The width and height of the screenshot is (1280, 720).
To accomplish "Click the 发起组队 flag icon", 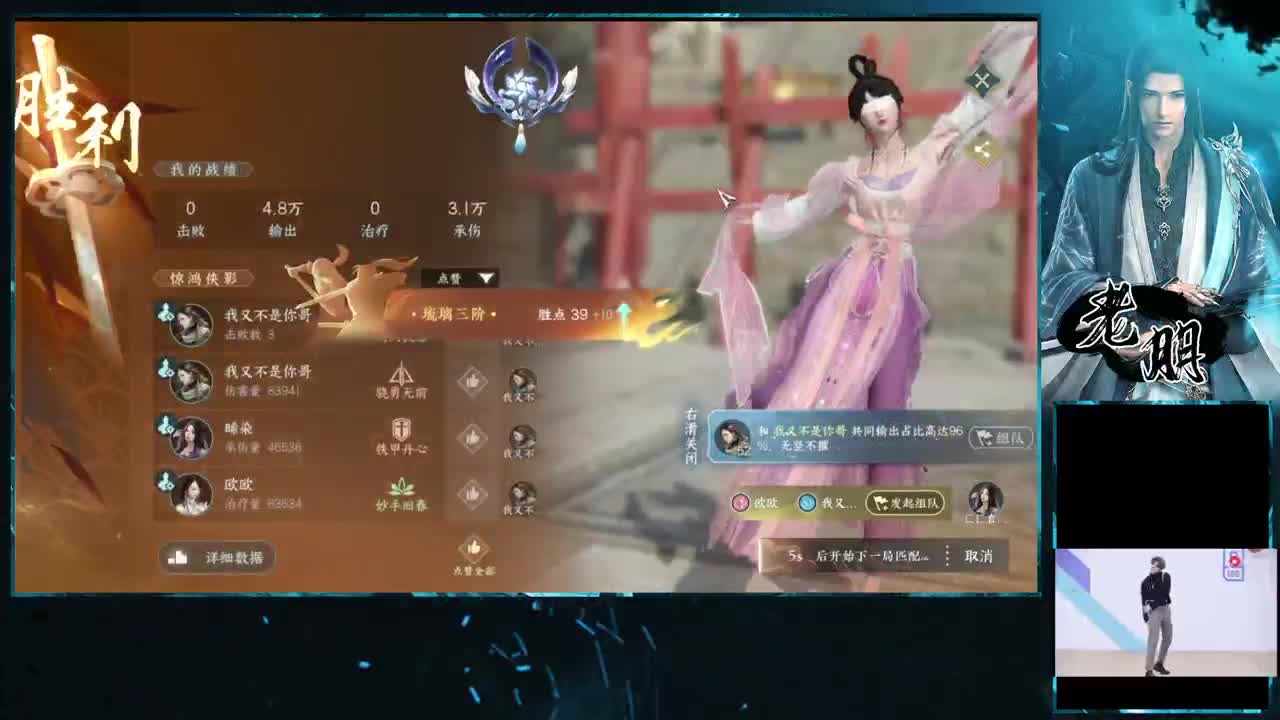I will (x=878, y=503).
